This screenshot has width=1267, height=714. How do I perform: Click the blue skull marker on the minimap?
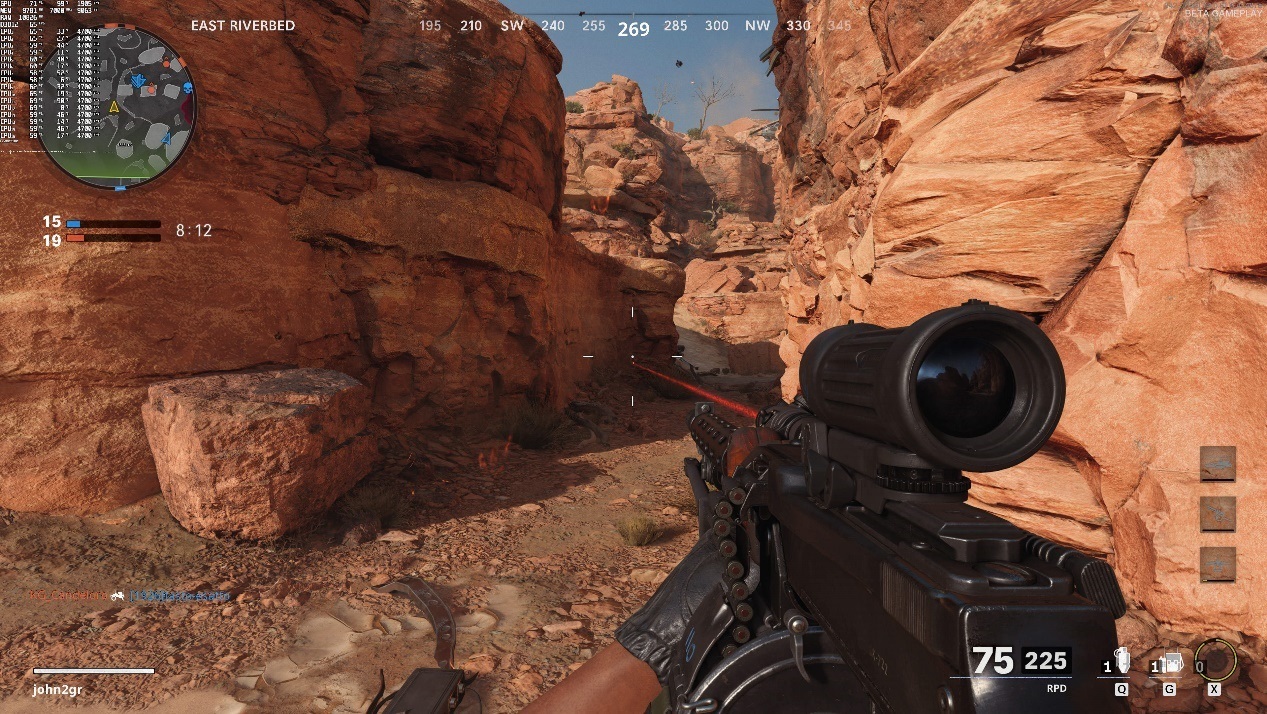[x=186, y=89]
